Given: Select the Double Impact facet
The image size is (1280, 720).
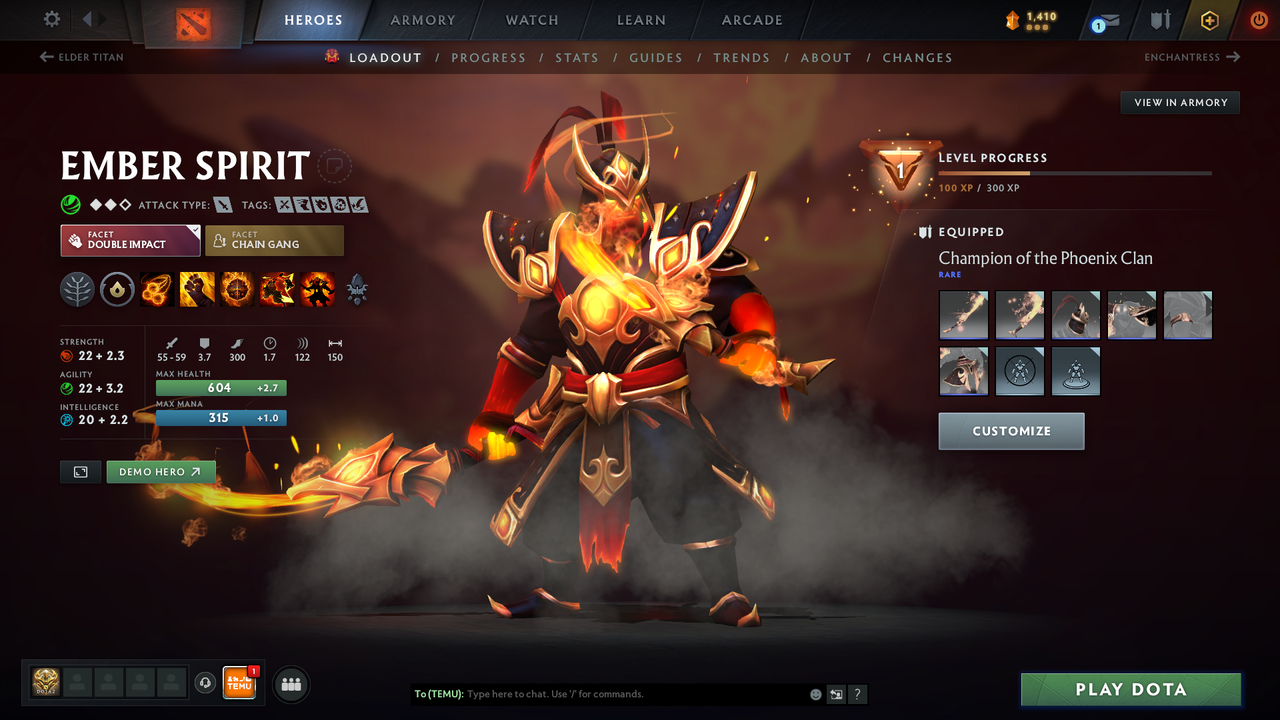Looking at the screenshot, I should point(130,240).
